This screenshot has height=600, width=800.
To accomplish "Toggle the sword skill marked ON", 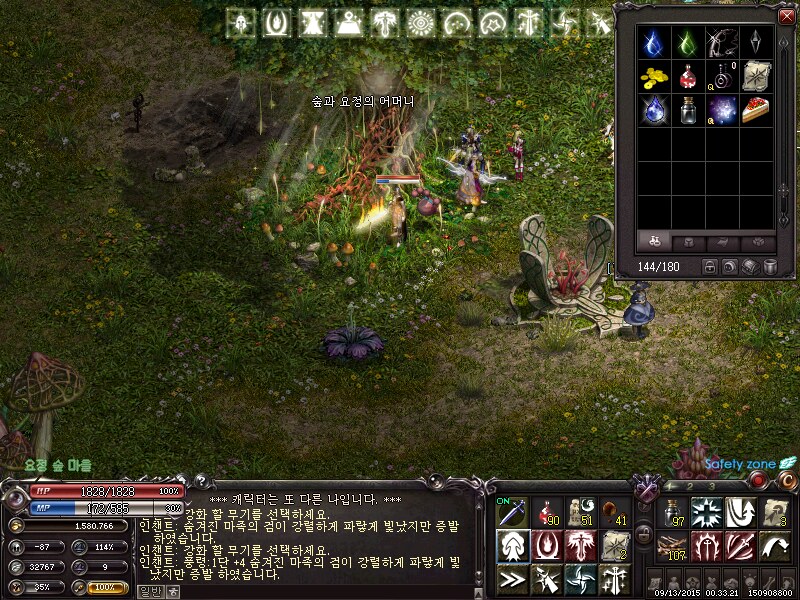I will [512, 512].
